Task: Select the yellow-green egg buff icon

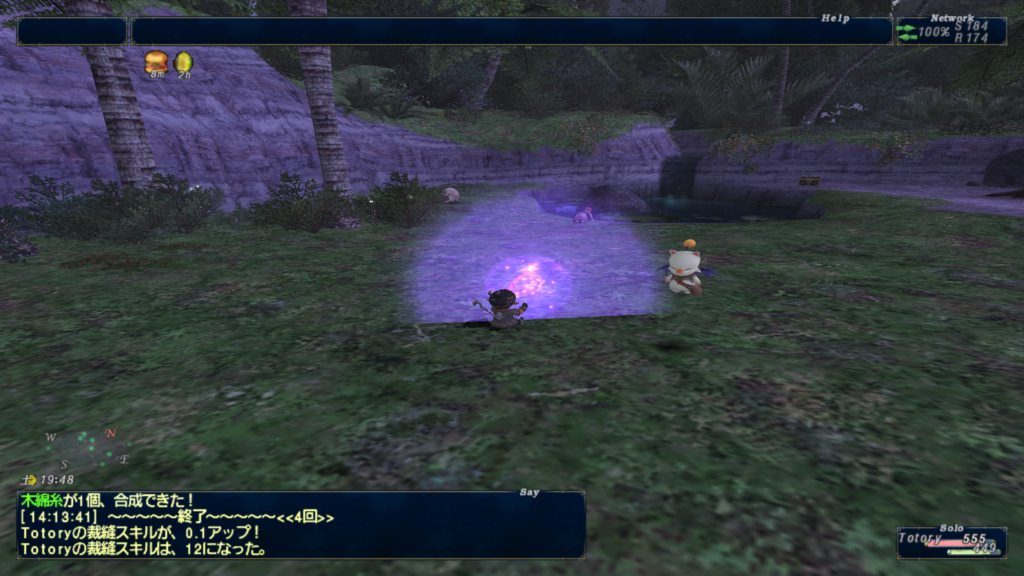Action: [x=183, y=62]
